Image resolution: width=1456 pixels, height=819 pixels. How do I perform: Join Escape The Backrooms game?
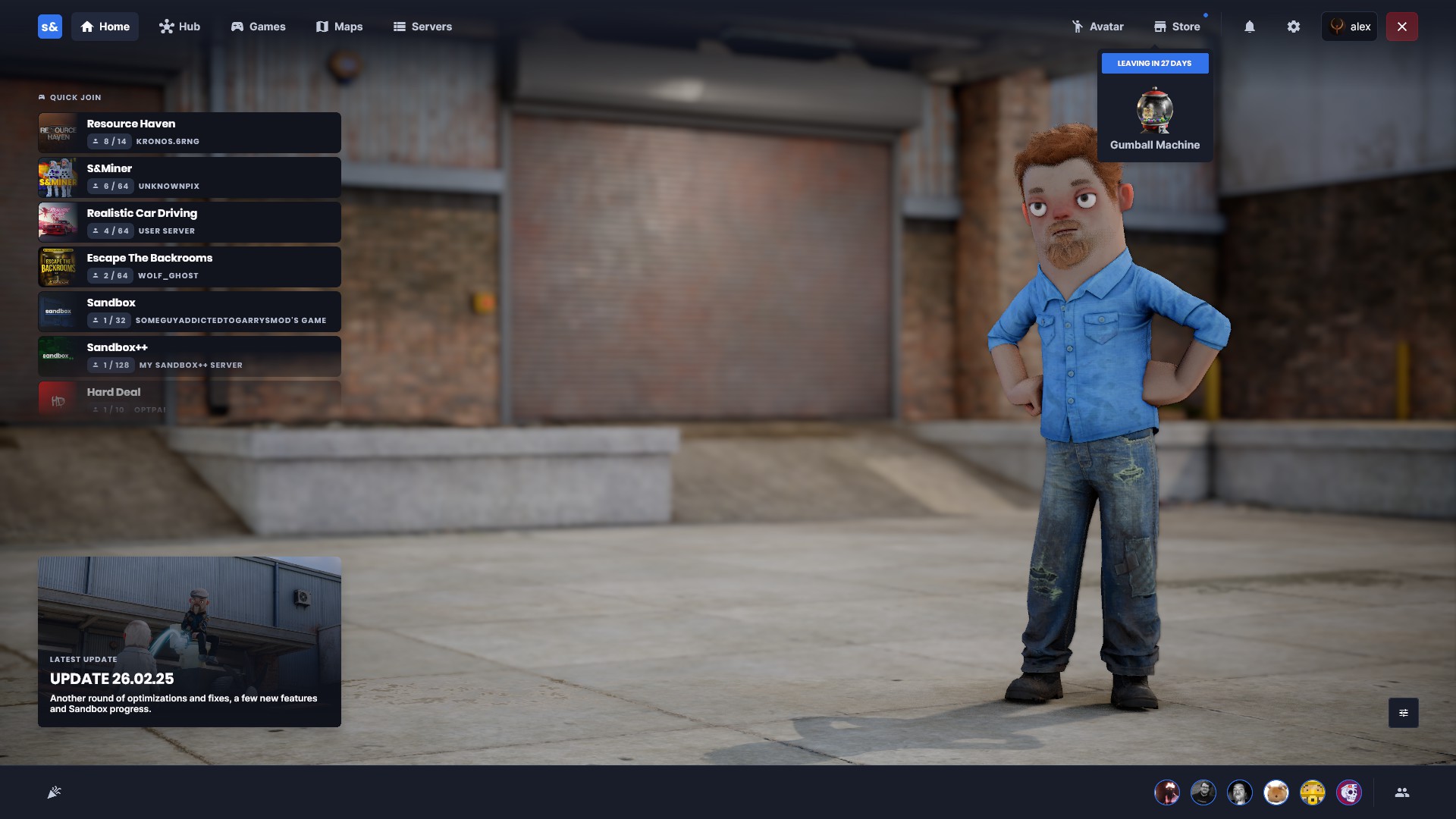(x=190, y=267)
